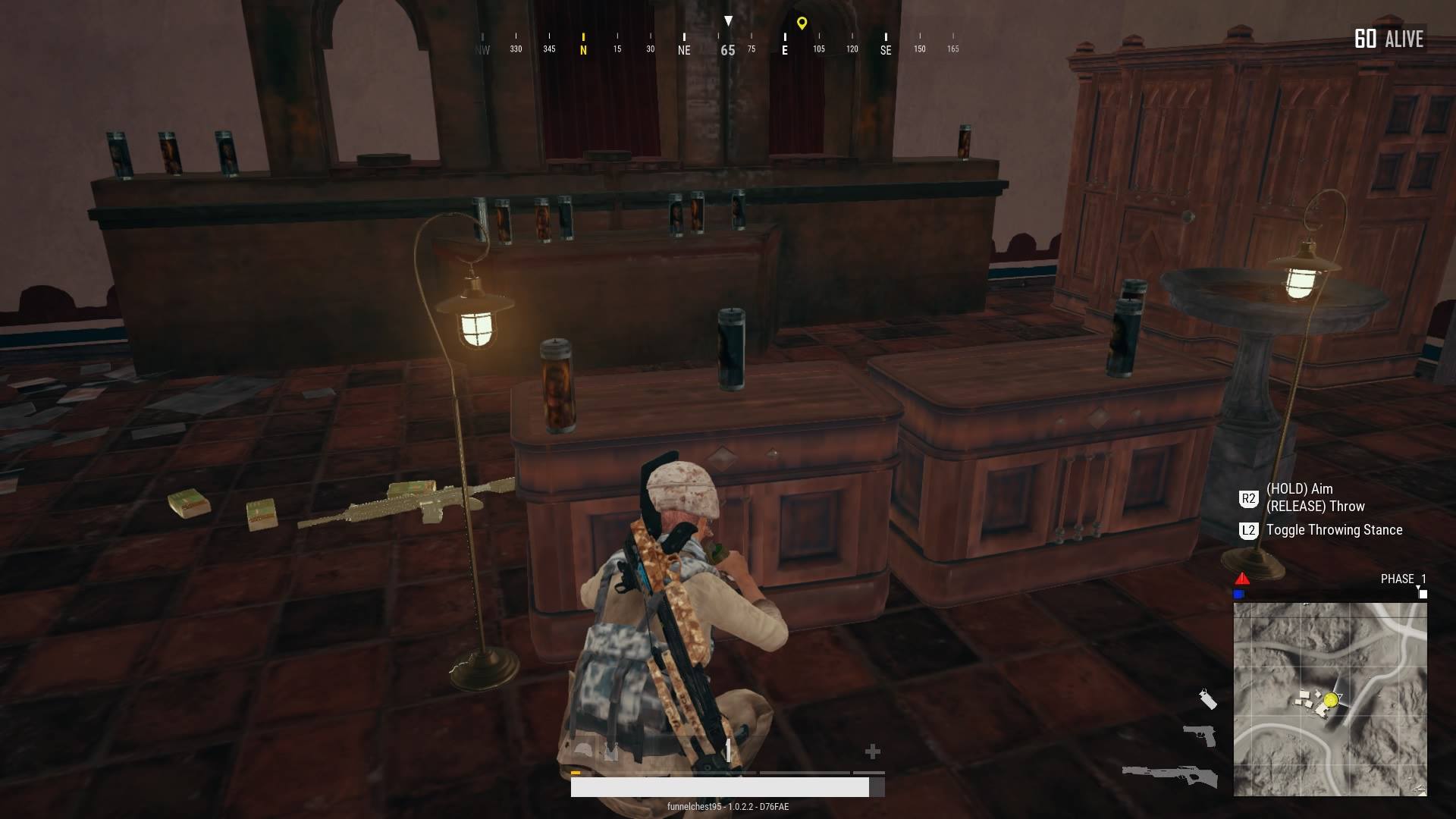Click the white flag marker beside PHASE 1

tap(1423, 594)
